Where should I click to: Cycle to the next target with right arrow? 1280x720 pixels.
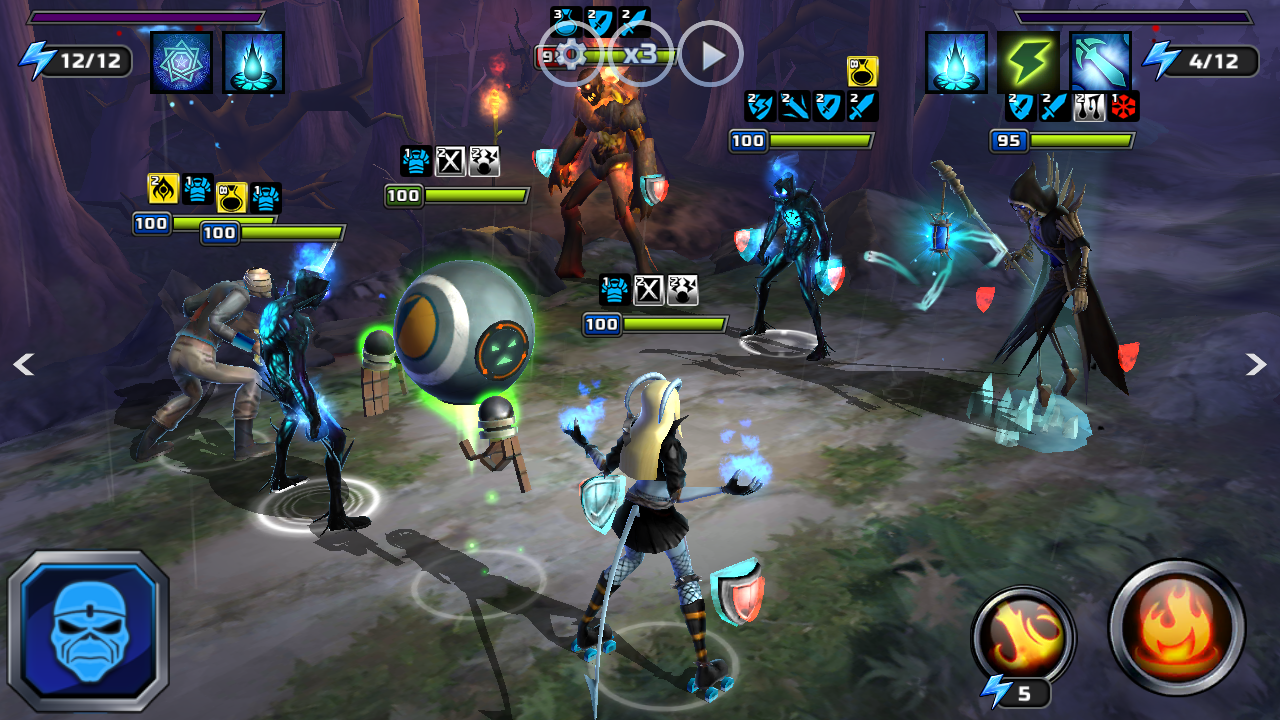pyautogui.click(x=1256, y=365)
